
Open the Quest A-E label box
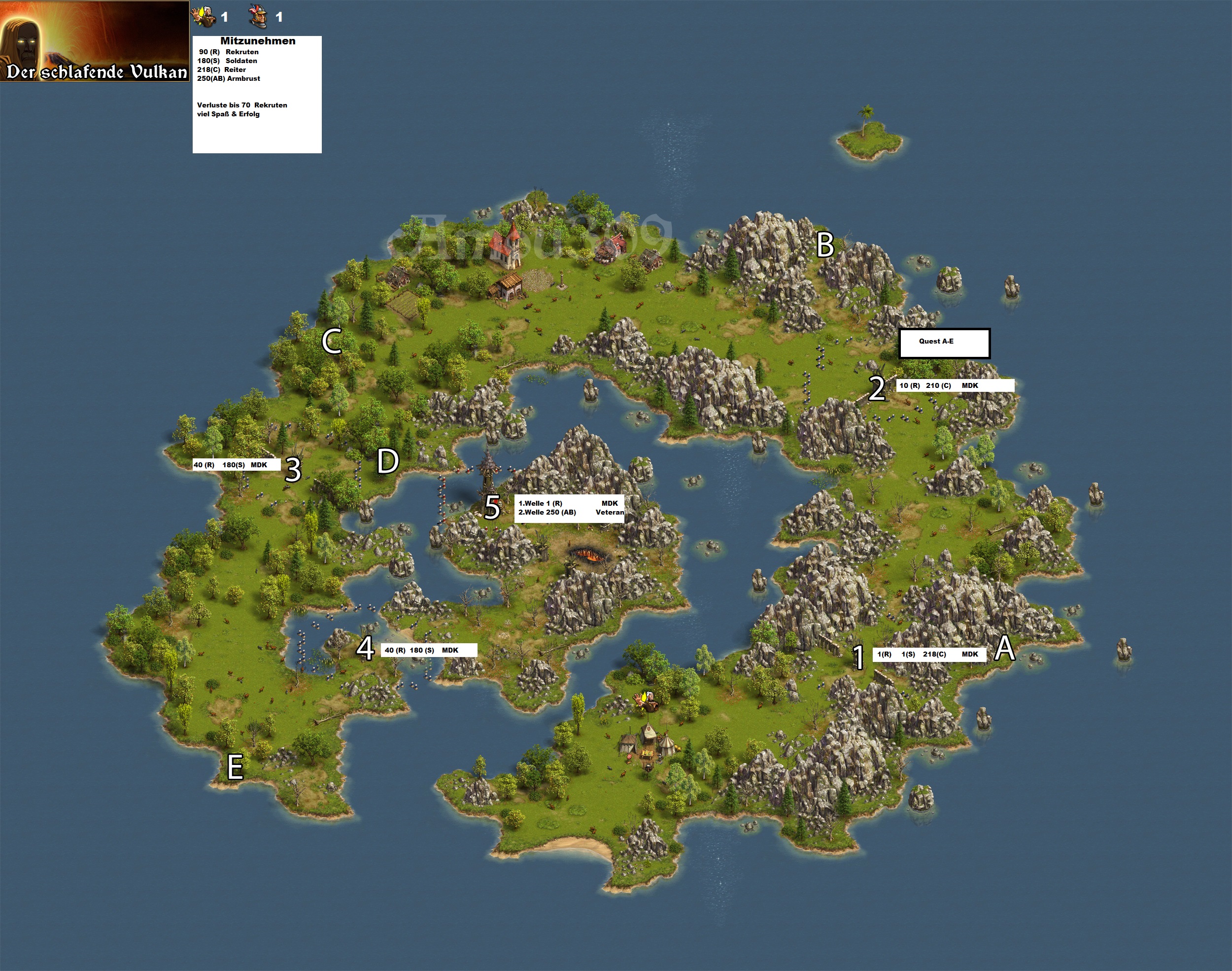click(x=944, y=343)
